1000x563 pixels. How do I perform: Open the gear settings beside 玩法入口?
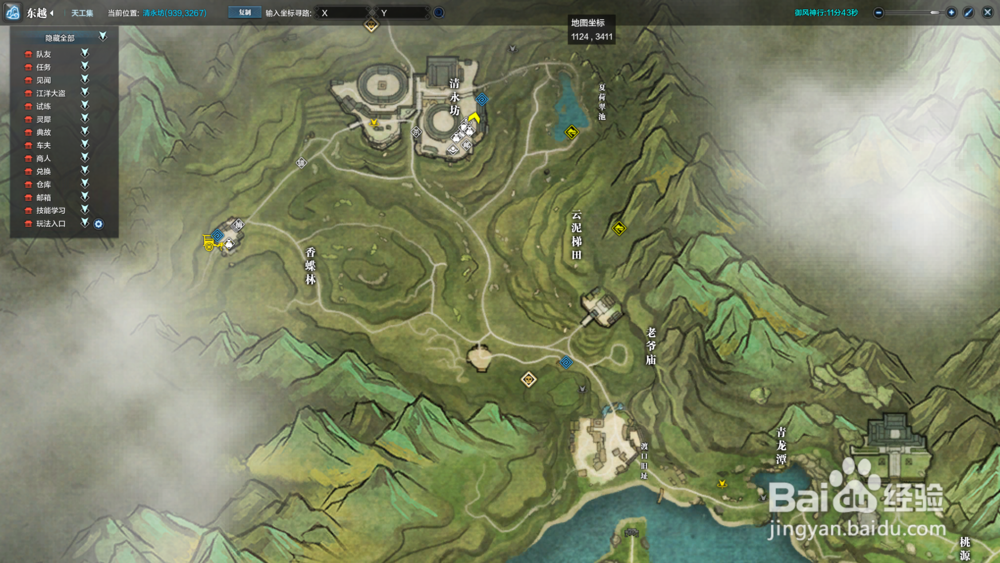pyautogui.click(x=99, y=223)
